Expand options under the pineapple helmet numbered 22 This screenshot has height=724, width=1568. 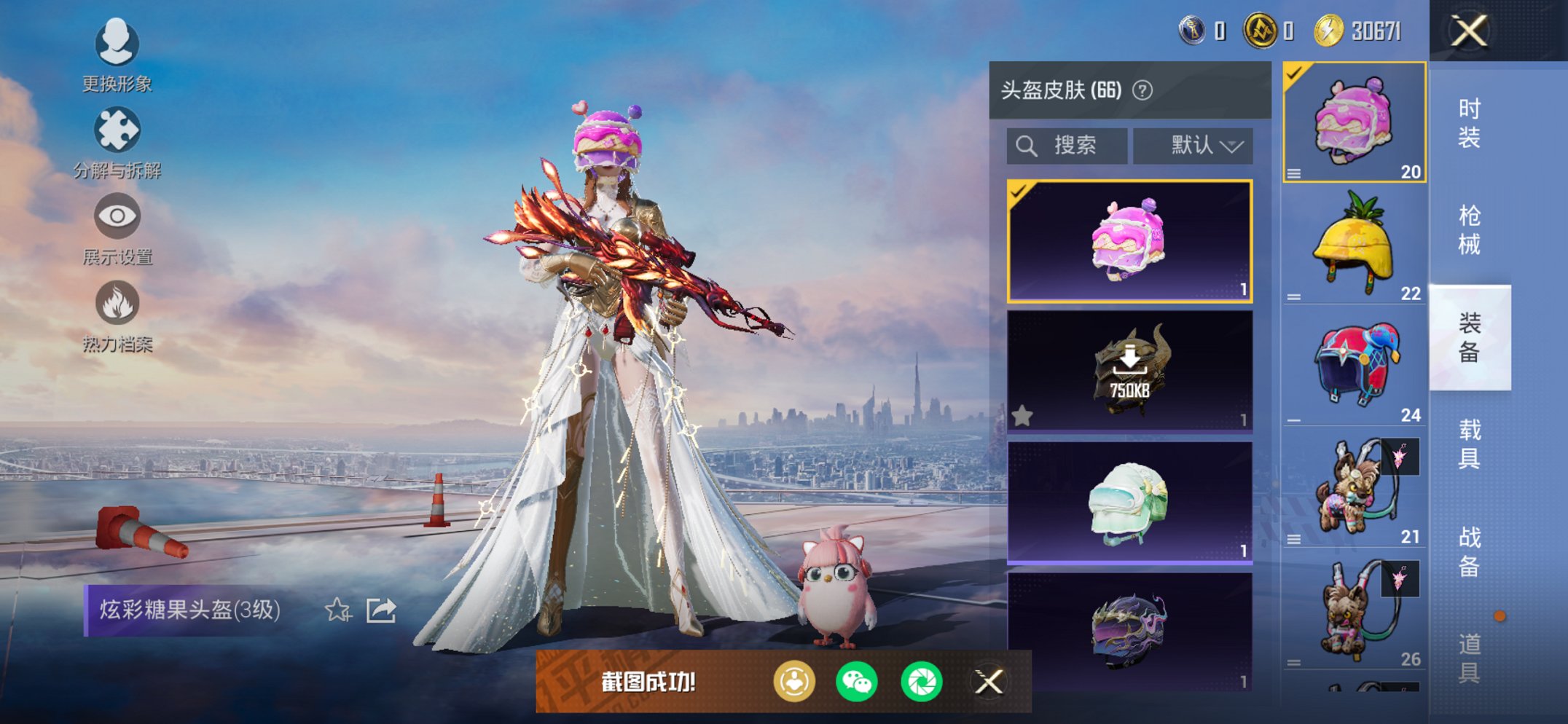(1293, 296)
